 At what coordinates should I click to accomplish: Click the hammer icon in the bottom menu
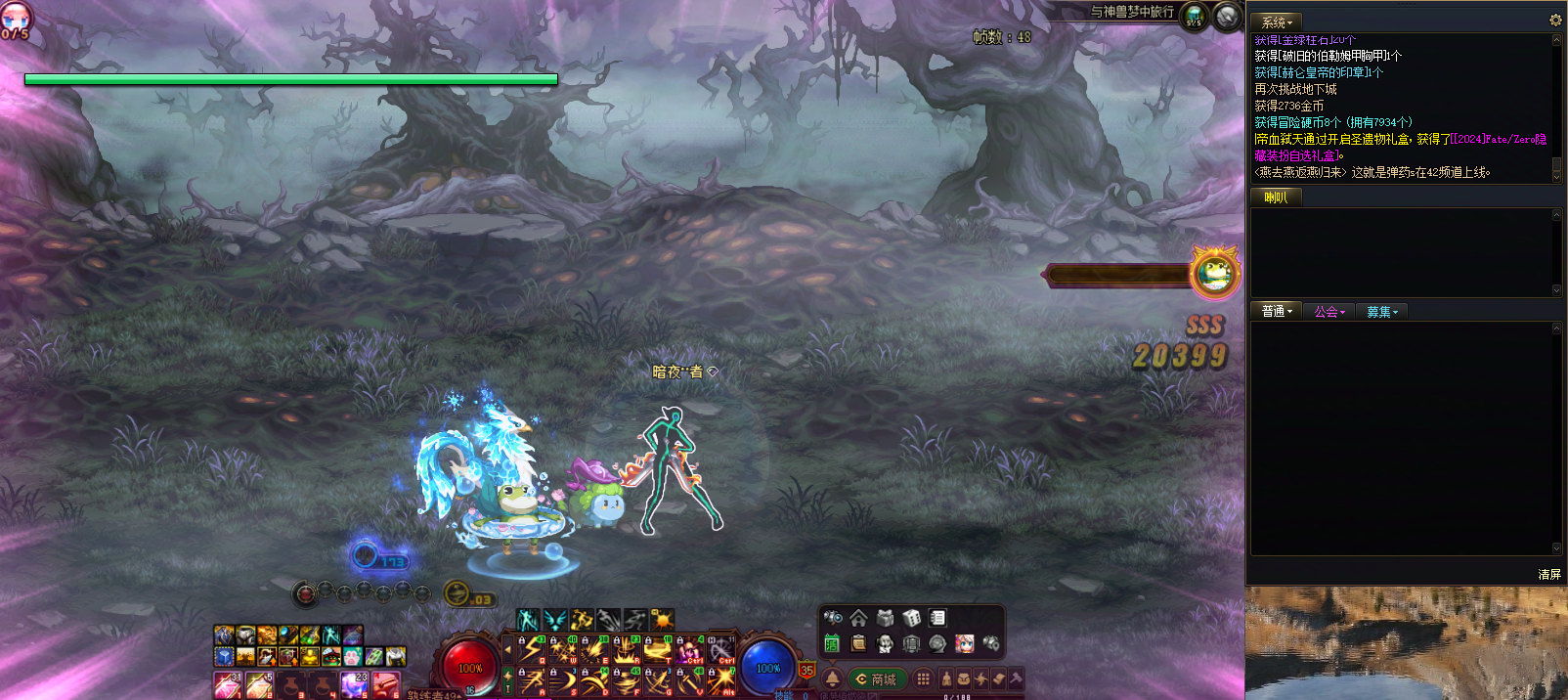(1016, 678)
